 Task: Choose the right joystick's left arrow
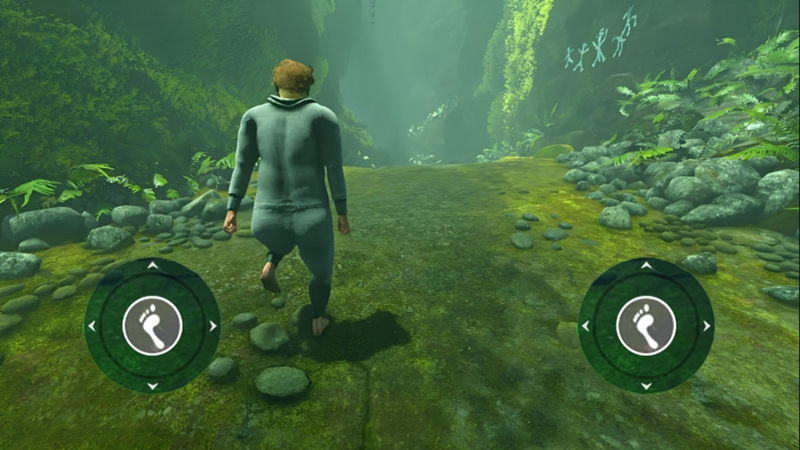click(586, 326)
